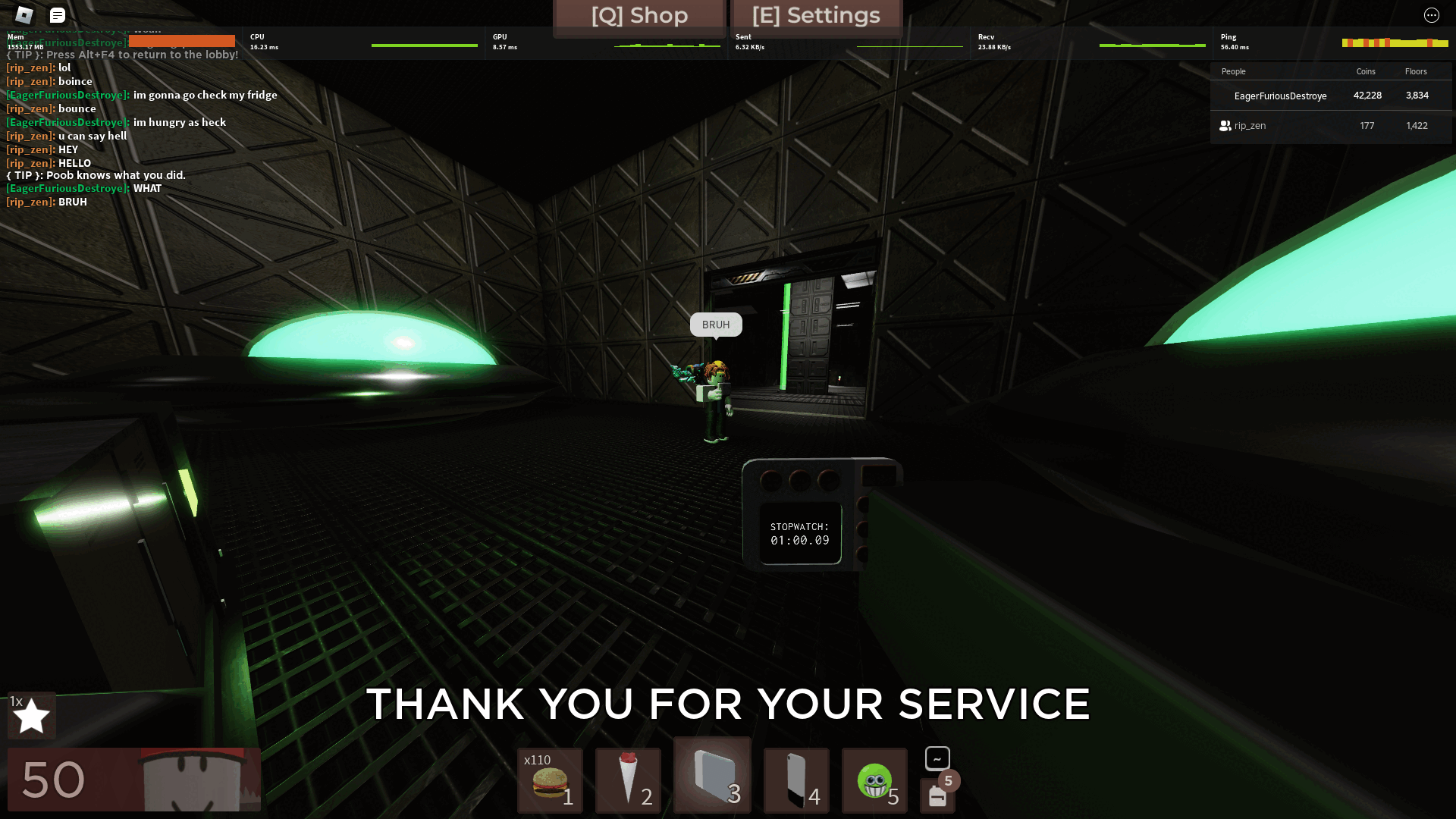Select the gray panel item in slot 3
Image resolution: width=1456 pixels, height=819 pixels.
click(711, 775)
